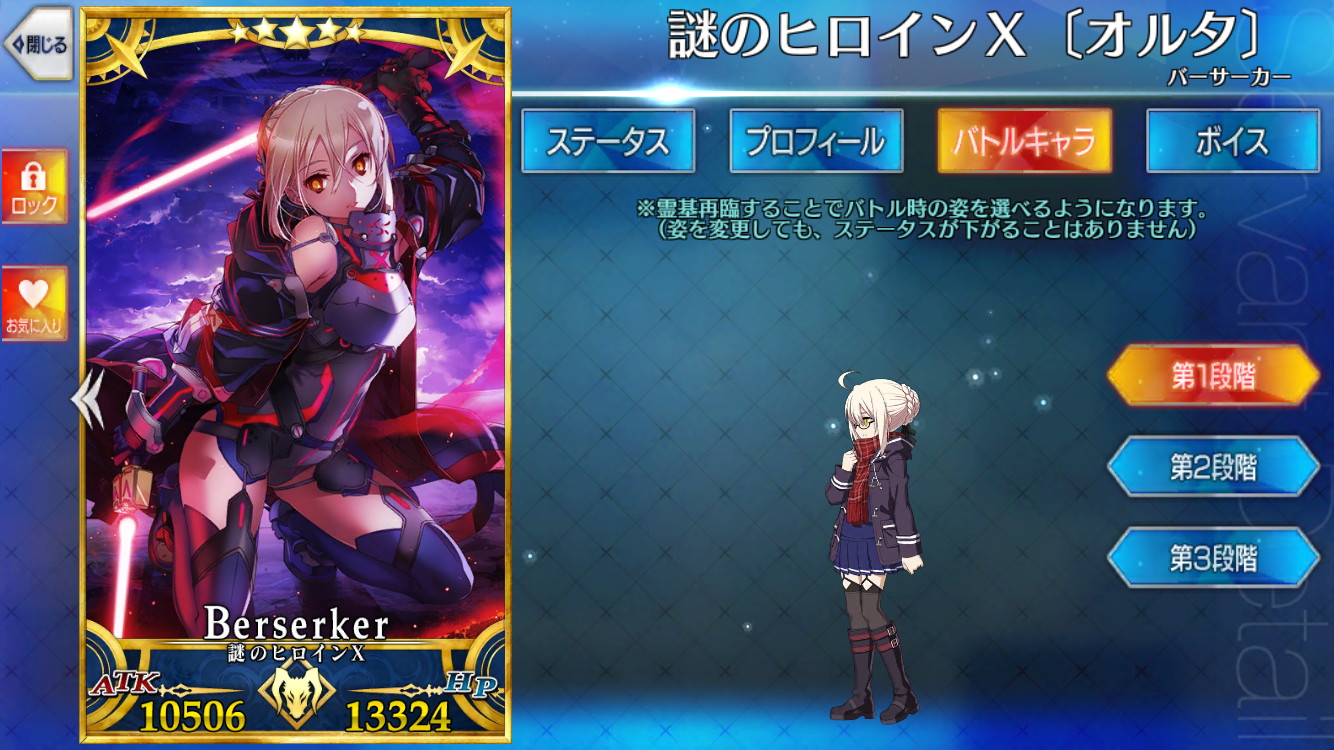Switch to the ステータス tab
This screenshot has width=1334, height=750.
(608, 142)
